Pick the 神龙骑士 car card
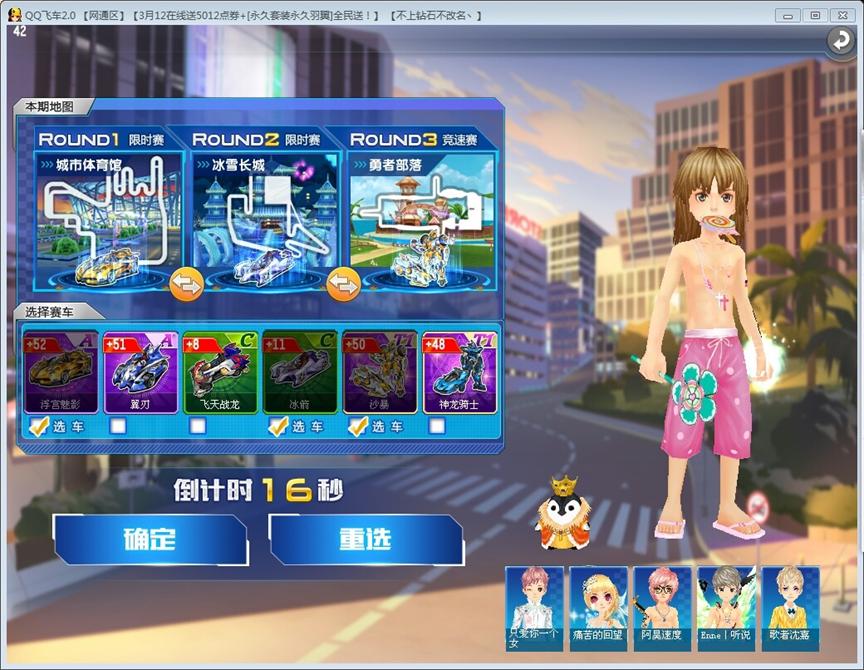The width and height of the screenshot is (864, 670). [x=459, y=372]
